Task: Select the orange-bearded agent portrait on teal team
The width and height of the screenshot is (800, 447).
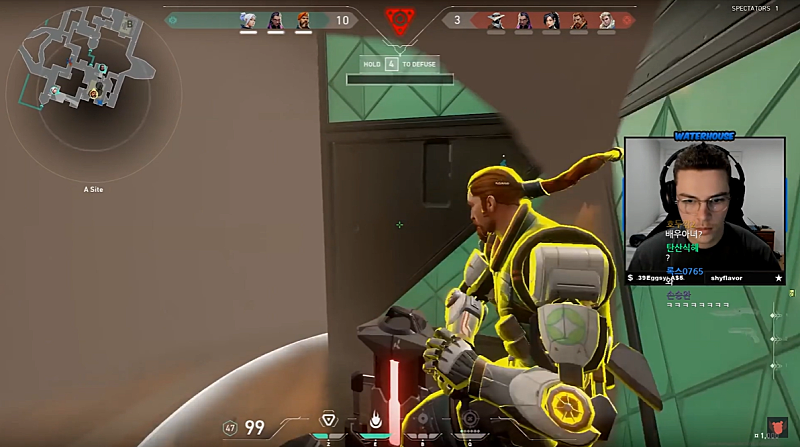Action: tap(304, 20)
